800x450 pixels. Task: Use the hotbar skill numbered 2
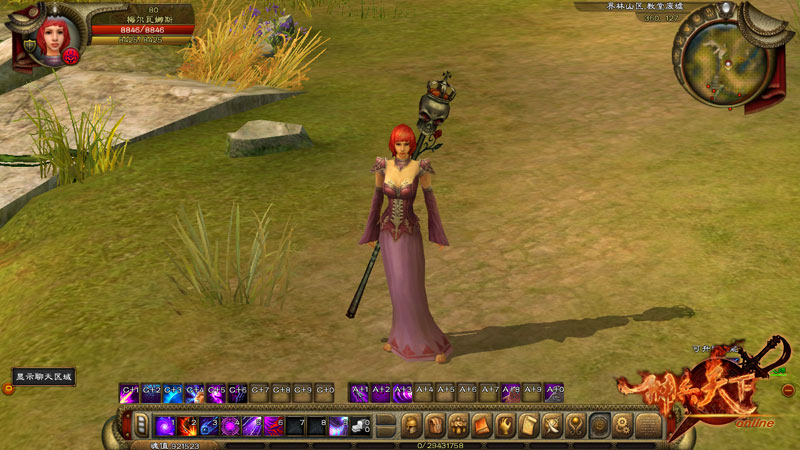point(187,425)
